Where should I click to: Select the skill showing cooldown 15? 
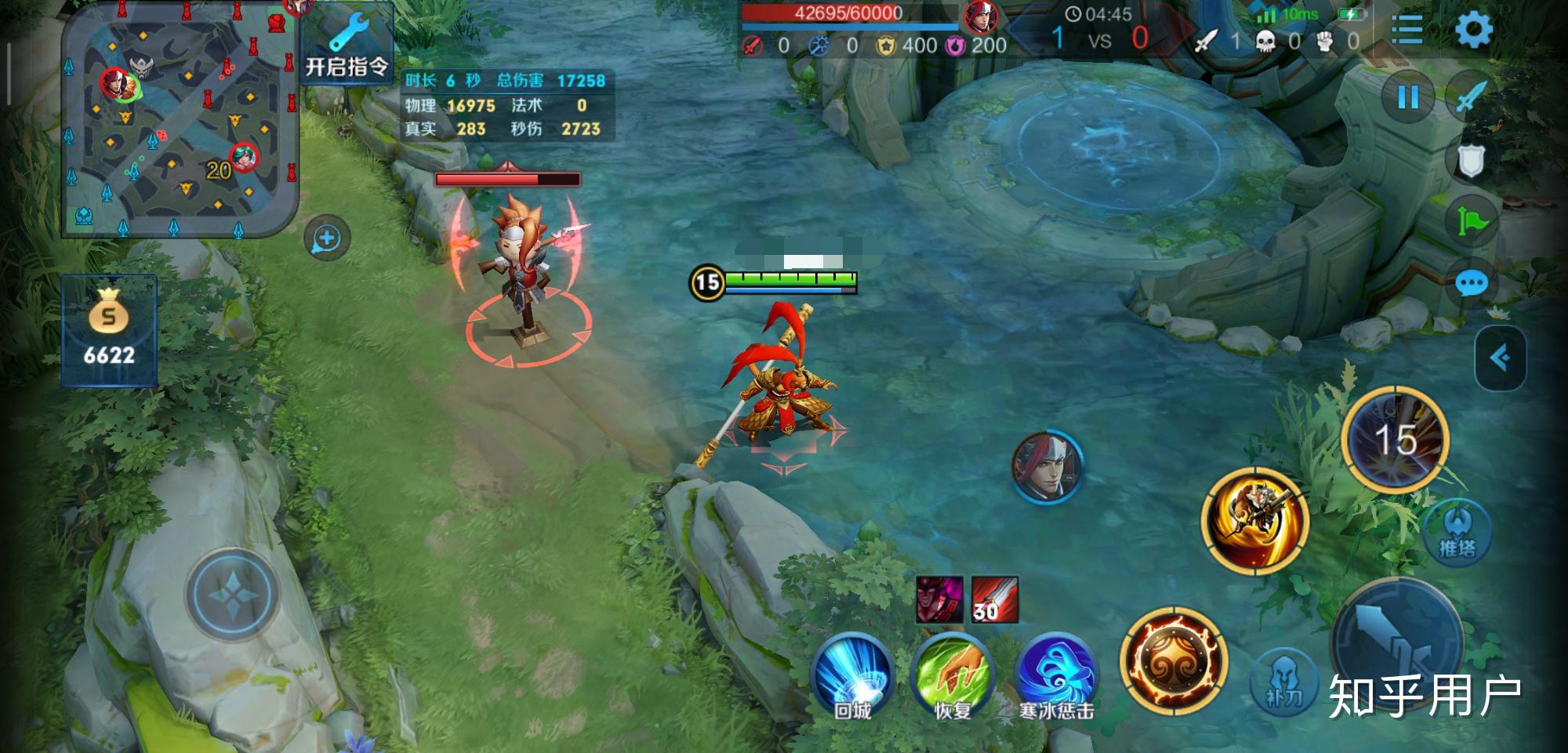[1396, 439]
